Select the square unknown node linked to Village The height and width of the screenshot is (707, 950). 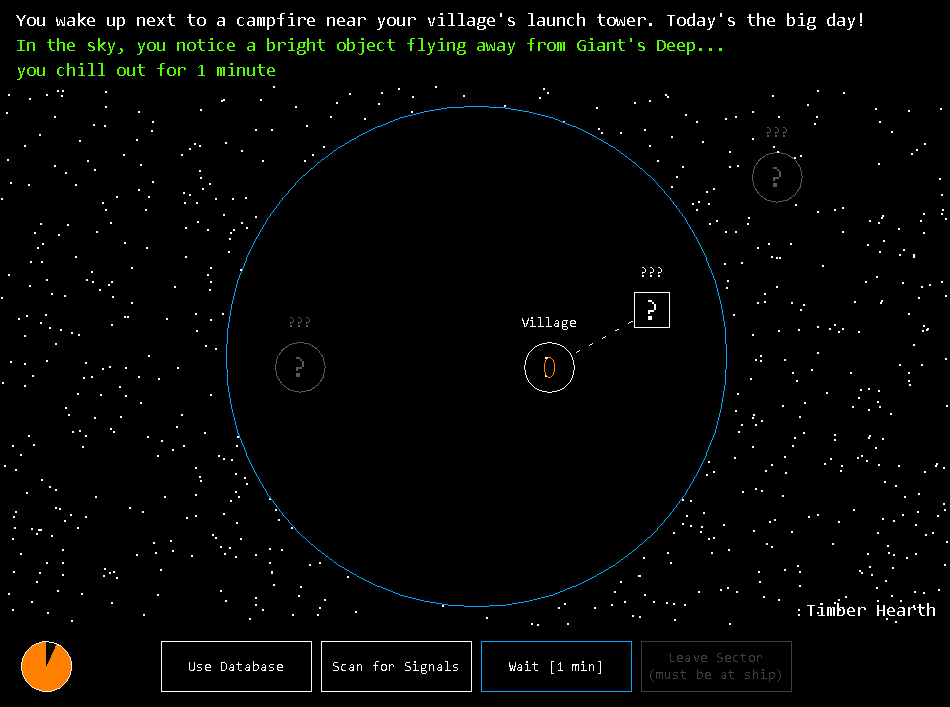tap(652, 310)
